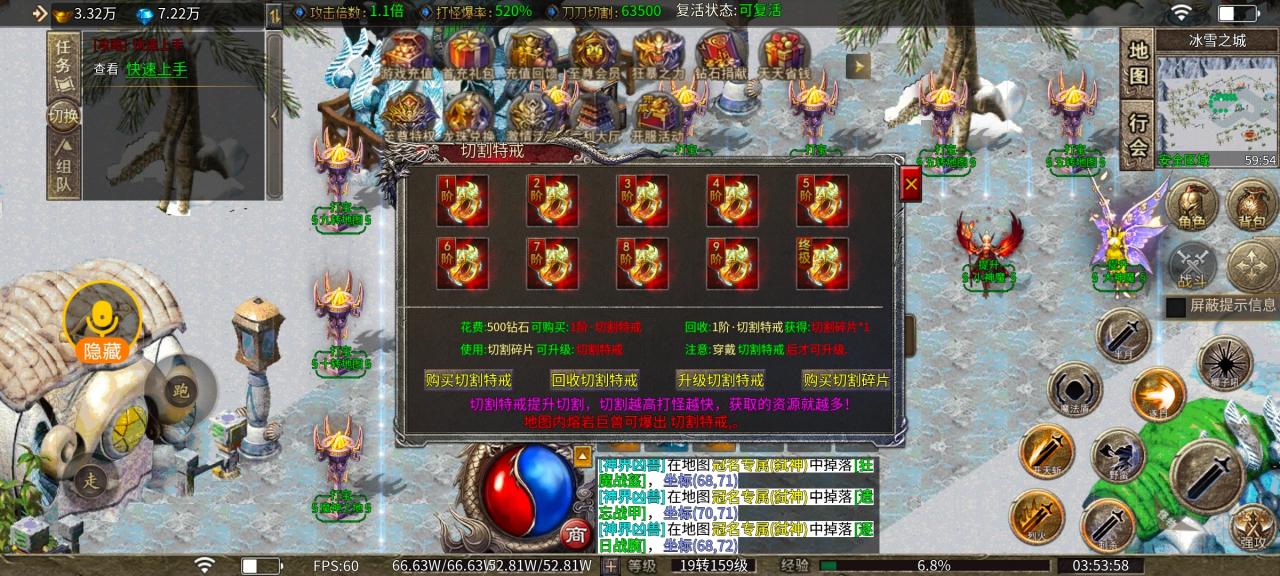The image size is (1280, 576).
Task: Click the 购买切割特戒 button
Action: [x=468, y=380]
